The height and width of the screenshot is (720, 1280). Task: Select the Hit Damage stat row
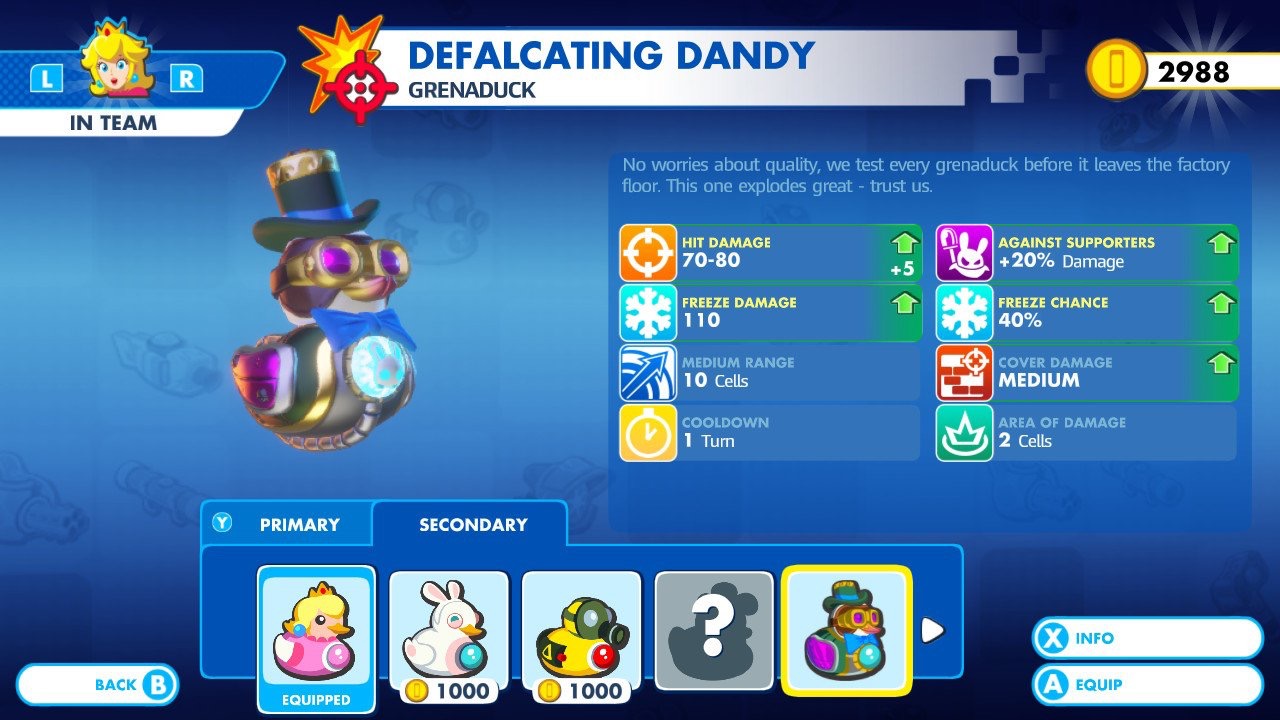tap(770, 252)
